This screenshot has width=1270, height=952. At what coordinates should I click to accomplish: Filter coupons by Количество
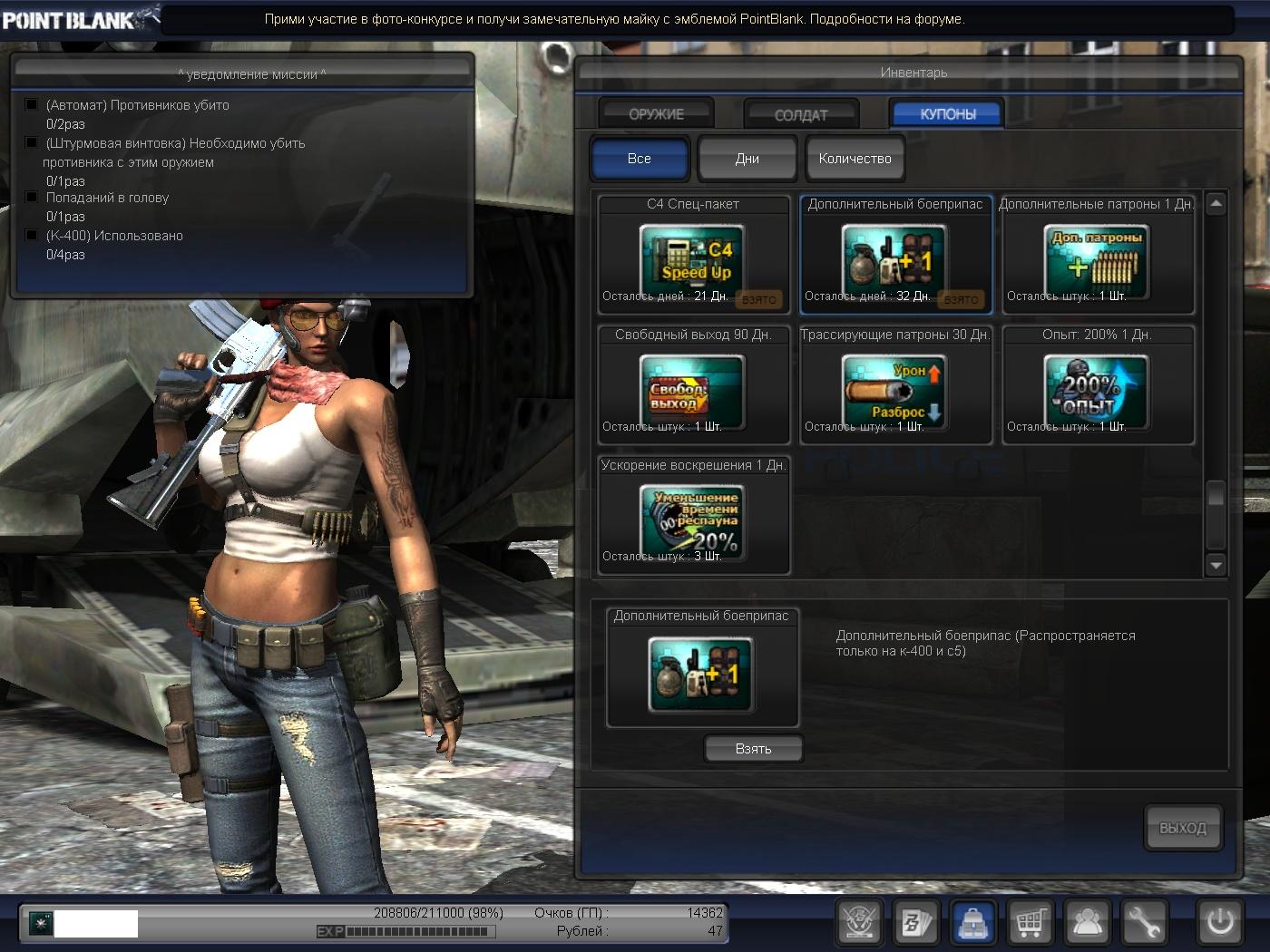coord(855,159)
